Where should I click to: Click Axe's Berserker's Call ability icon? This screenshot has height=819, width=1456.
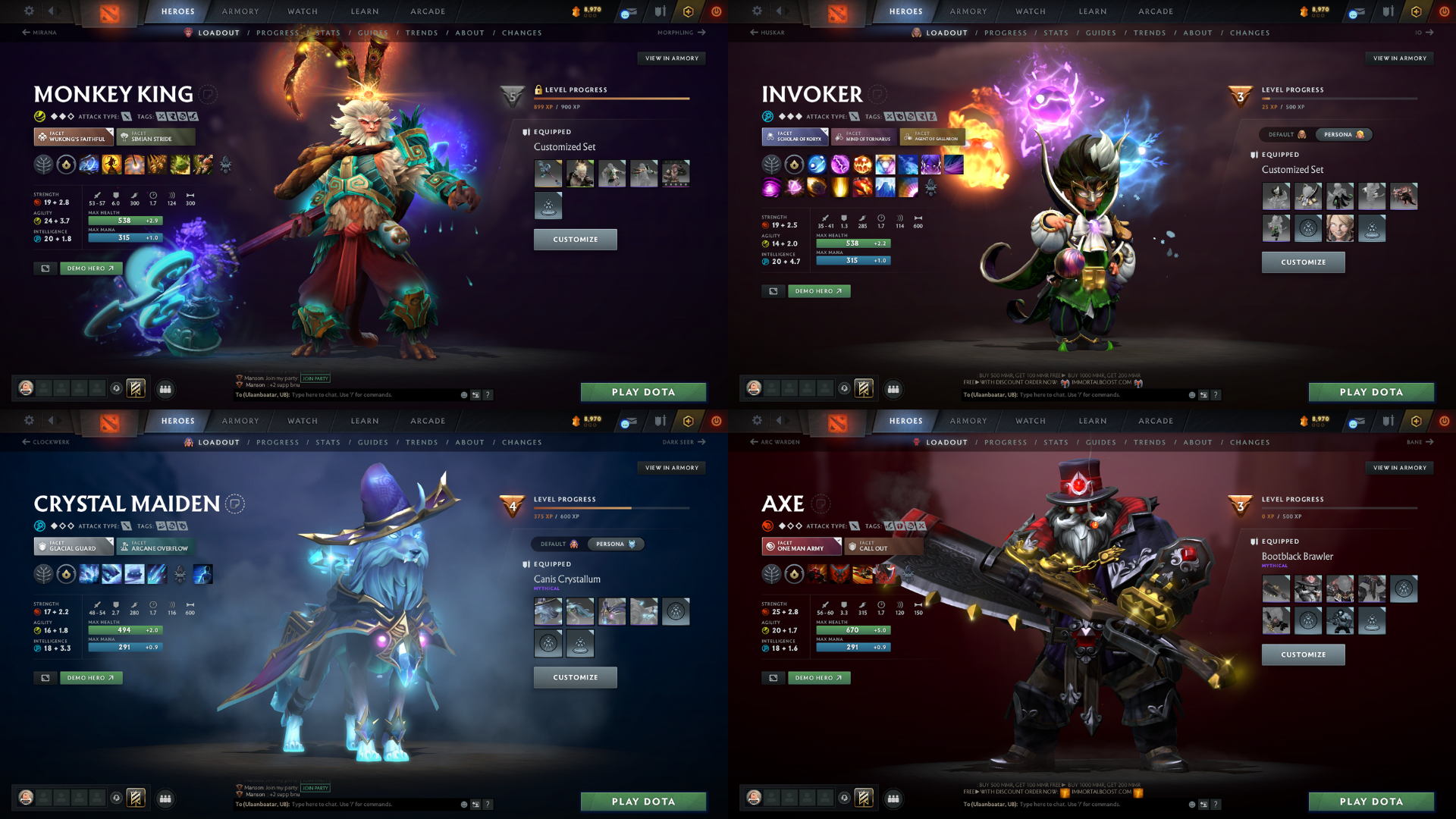(817, 574)
